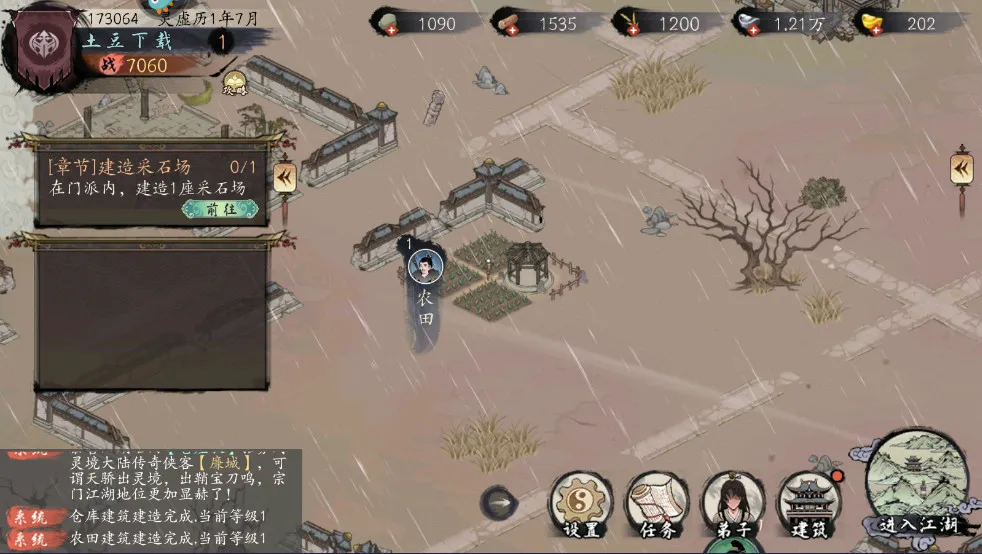This screenshot has height=554, width=982.
Task: Expand the right-side lantern arrow panel
Action: [x=961, y=167]
